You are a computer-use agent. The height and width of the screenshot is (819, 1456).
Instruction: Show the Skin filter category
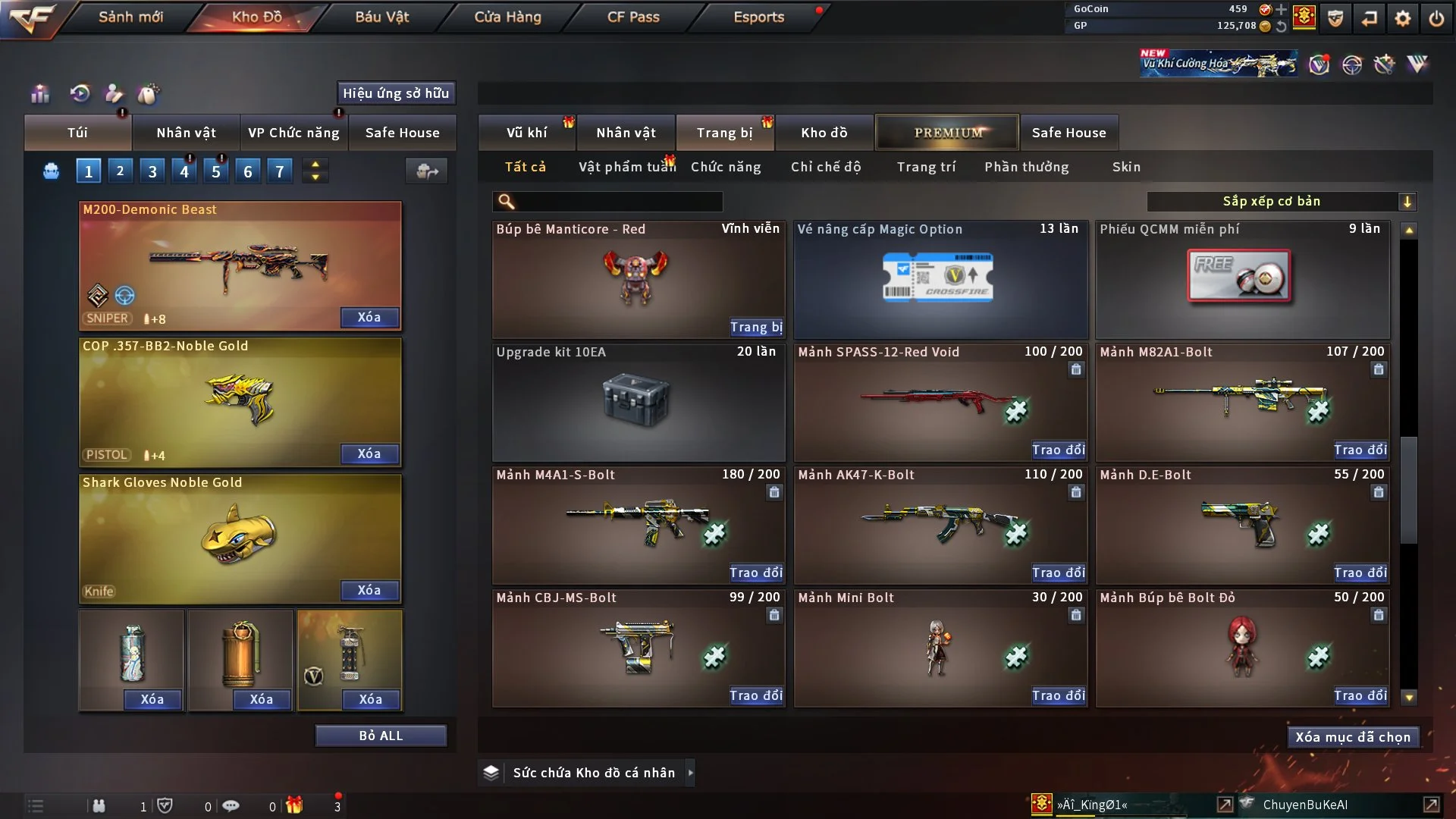tap(1126, 167)
